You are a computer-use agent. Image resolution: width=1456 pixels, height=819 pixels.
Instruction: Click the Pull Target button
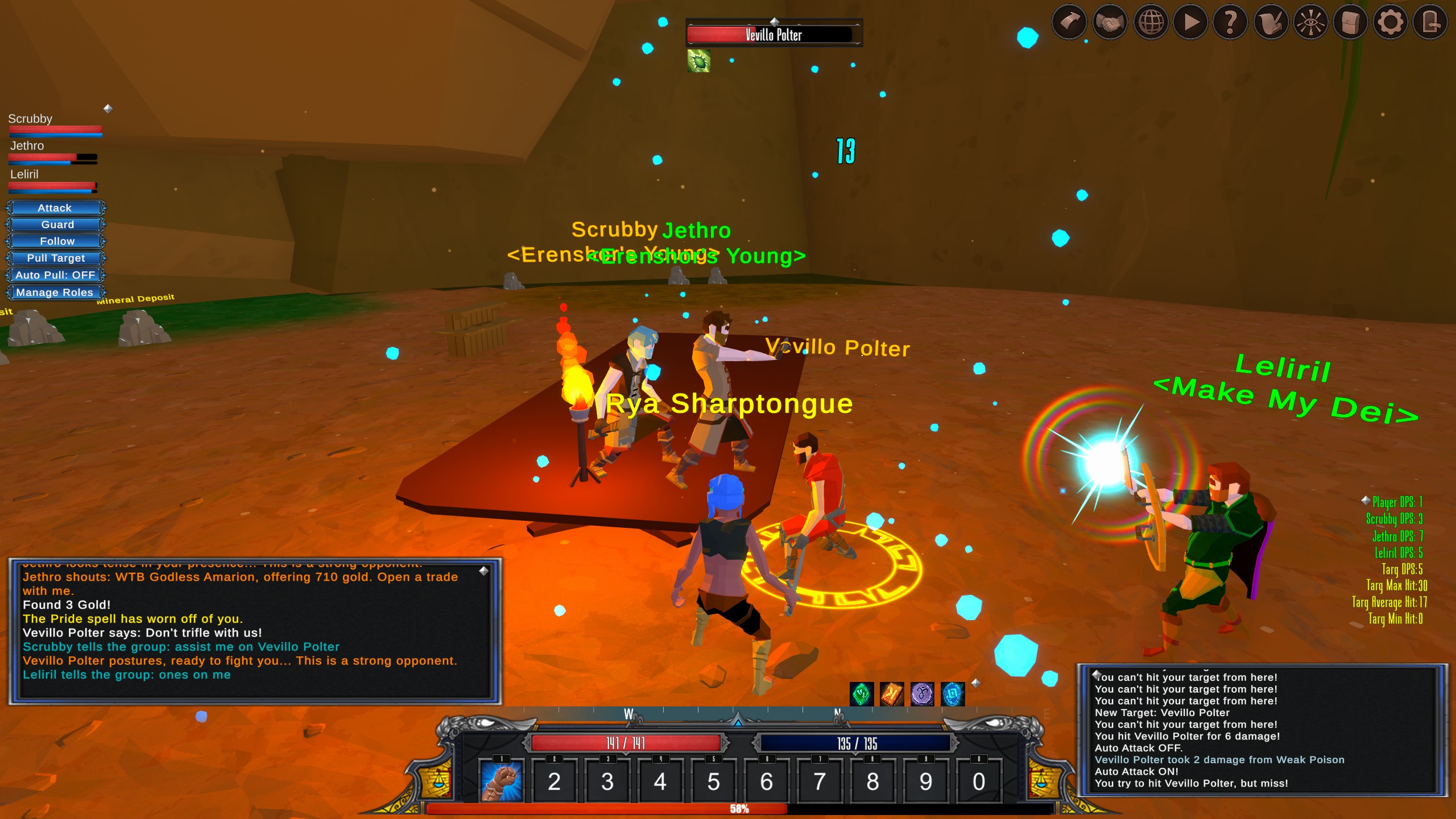(x=55, y=258)
